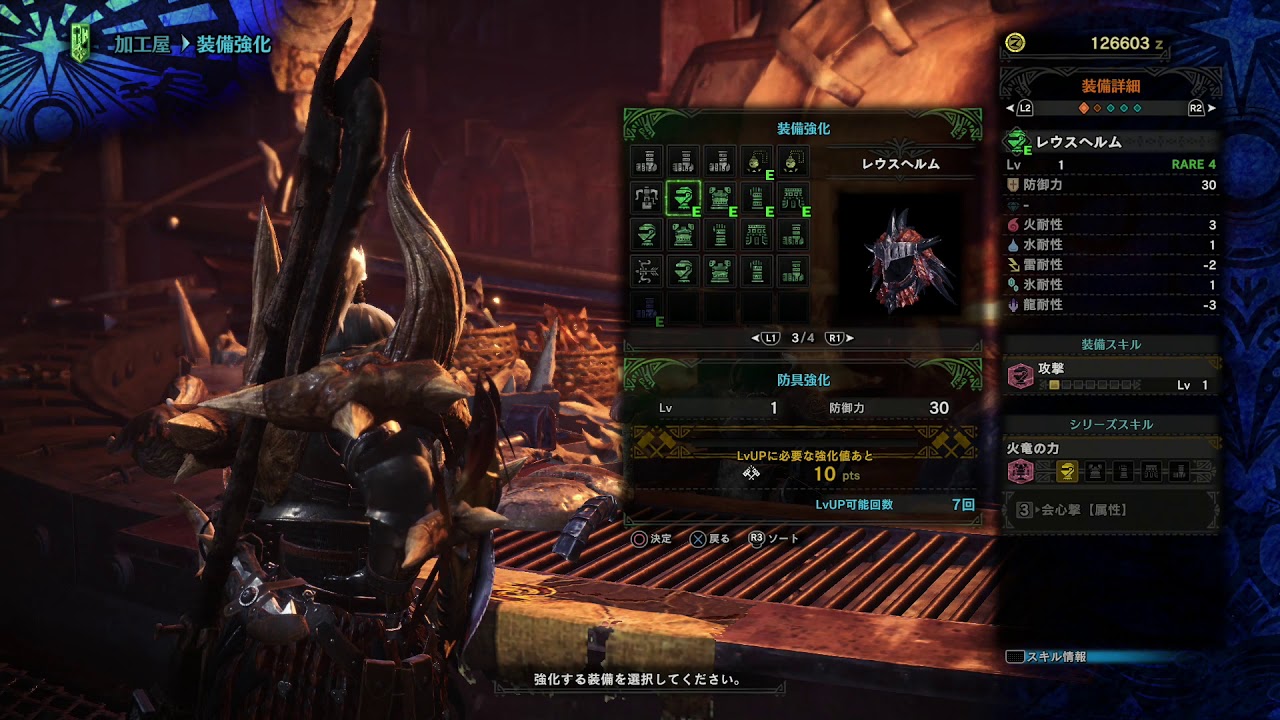Viewport: 1280px width, 720px height.
Task: Select the highlighted レウスヘルム helmet icon
Action: (x=682, y=197)
